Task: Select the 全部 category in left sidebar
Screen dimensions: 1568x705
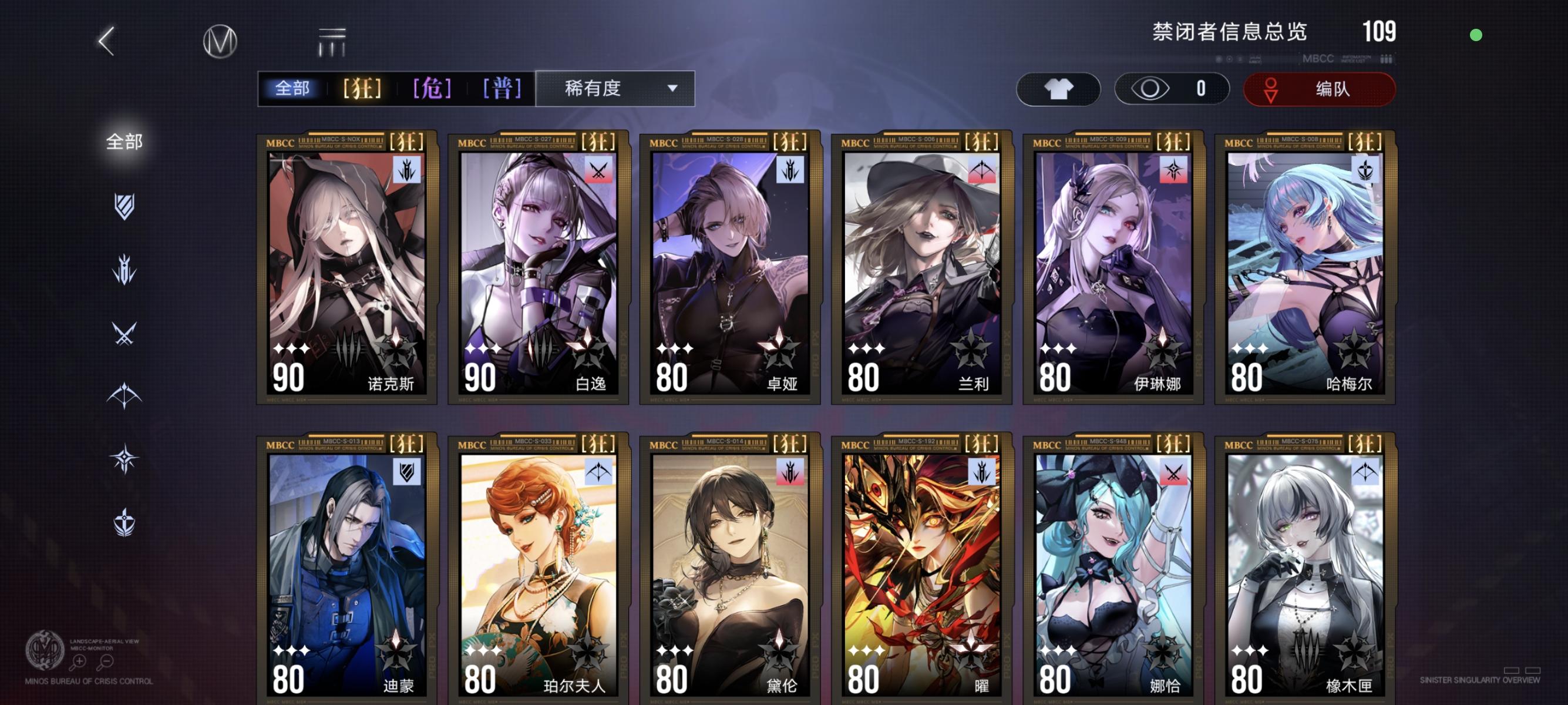Action: point(125,141)
